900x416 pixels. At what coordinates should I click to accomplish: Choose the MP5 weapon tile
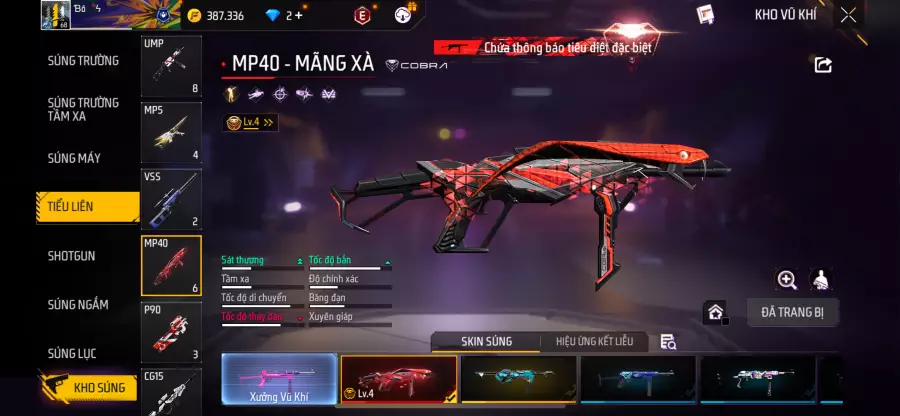(171, 132)
